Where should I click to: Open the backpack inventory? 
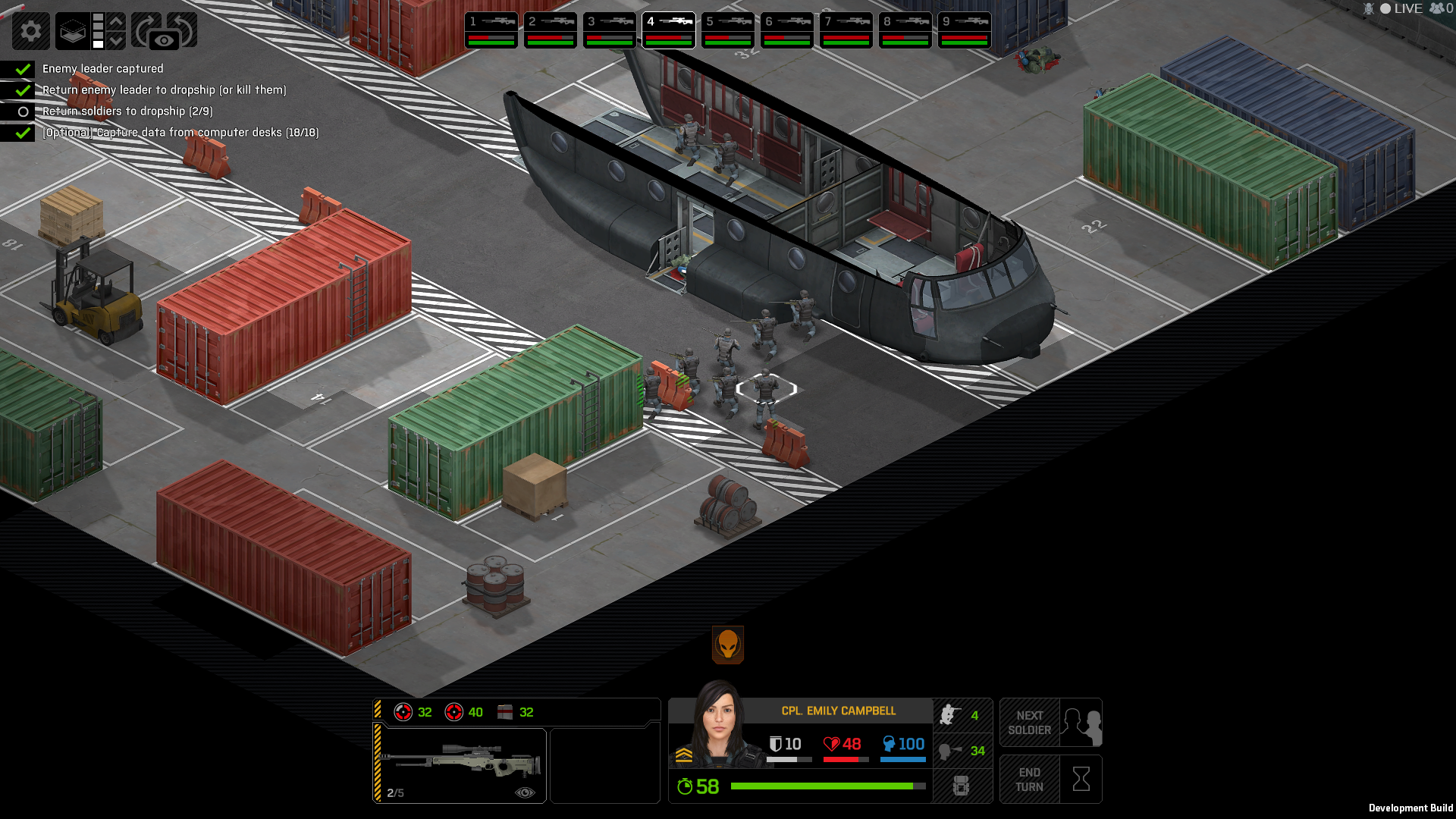pyautogui.click(x=961, y=786)
